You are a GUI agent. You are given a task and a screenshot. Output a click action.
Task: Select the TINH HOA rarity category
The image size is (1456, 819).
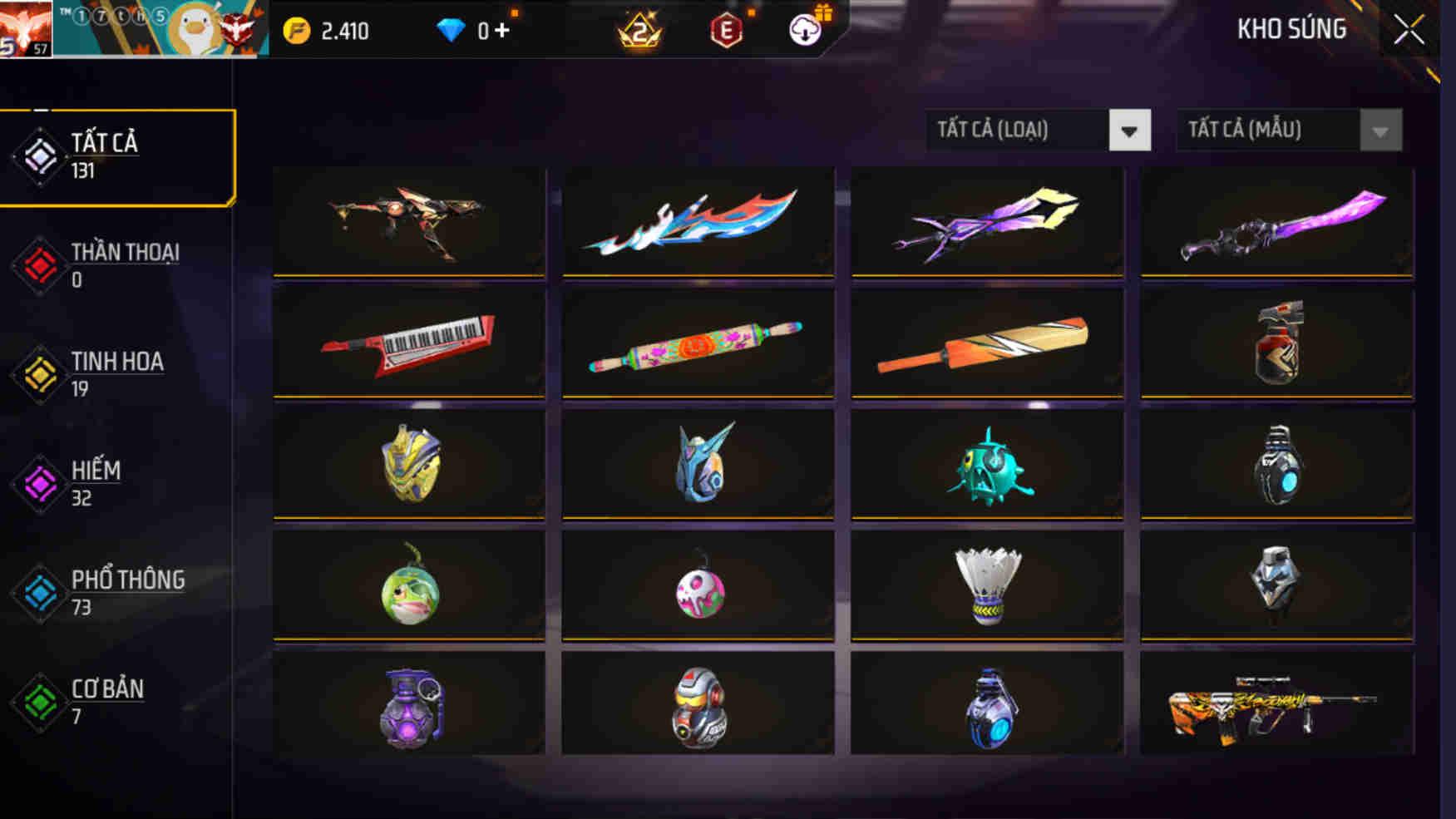click(37, 372)
